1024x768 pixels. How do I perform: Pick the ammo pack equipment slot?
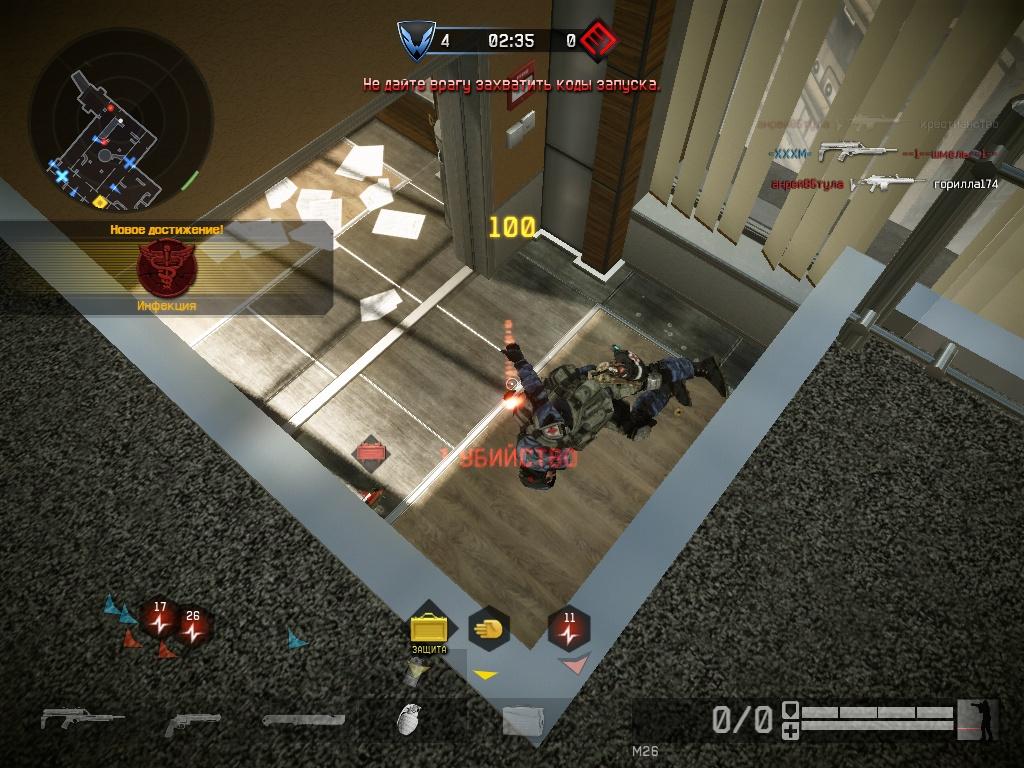click(x=522, y=722)
